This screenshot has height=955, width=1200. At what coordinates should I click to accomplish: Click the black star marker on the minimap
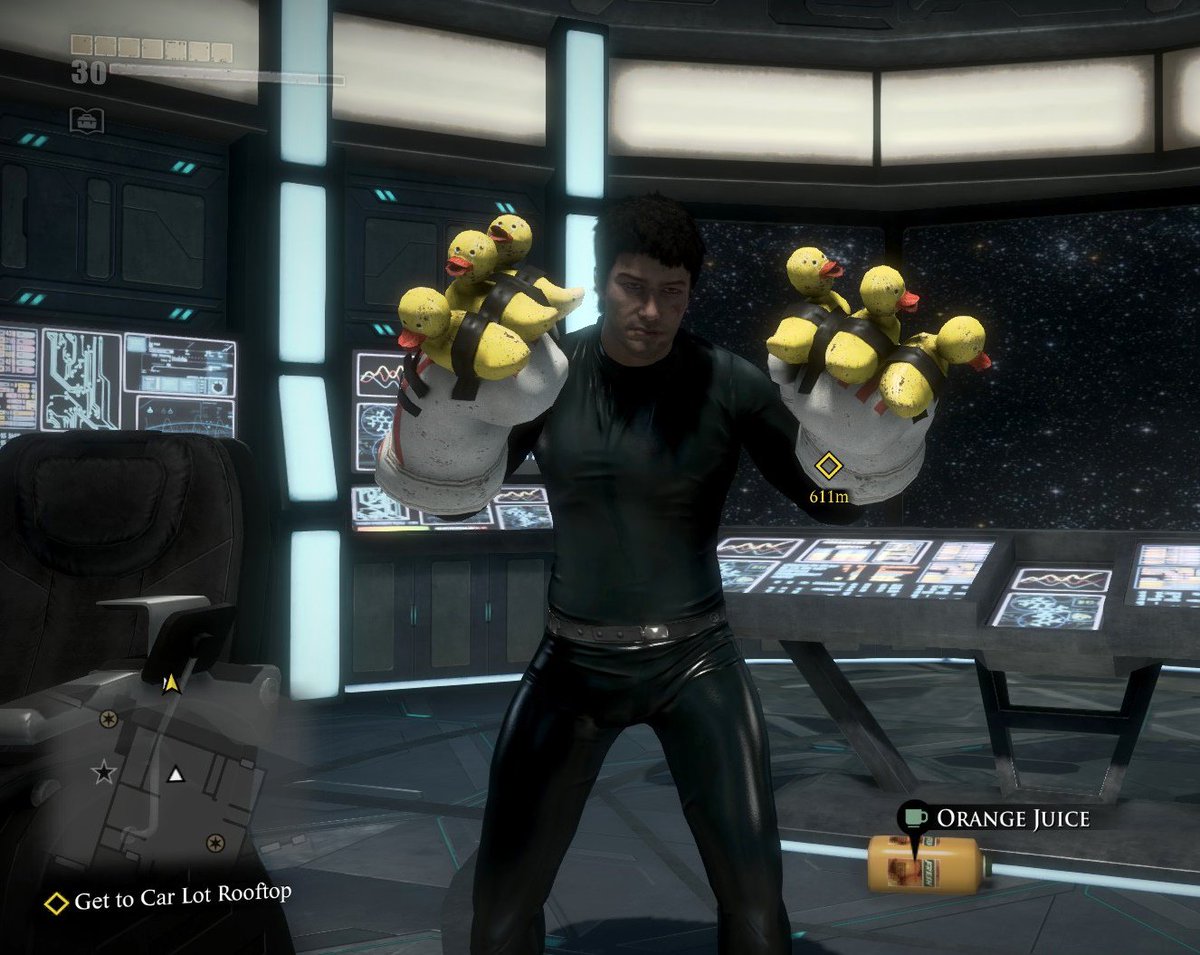(x=103, y=772)
